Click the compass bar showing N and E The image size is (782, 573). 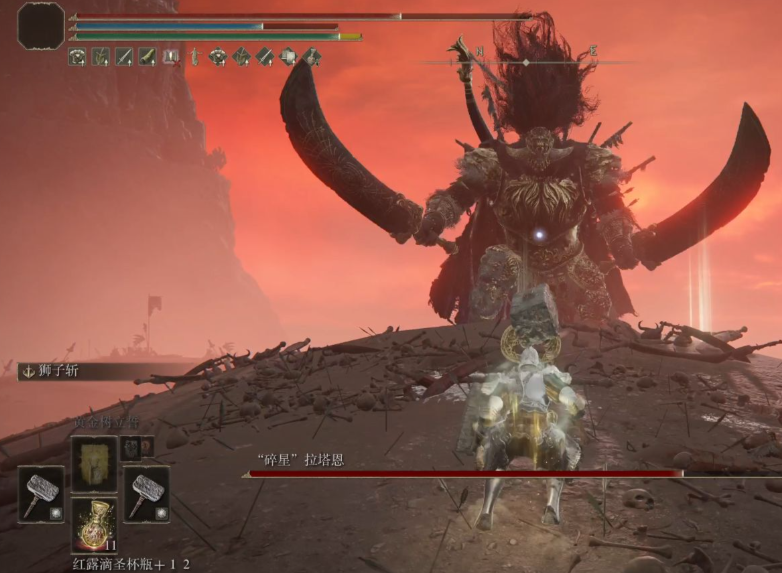[525, 61]
